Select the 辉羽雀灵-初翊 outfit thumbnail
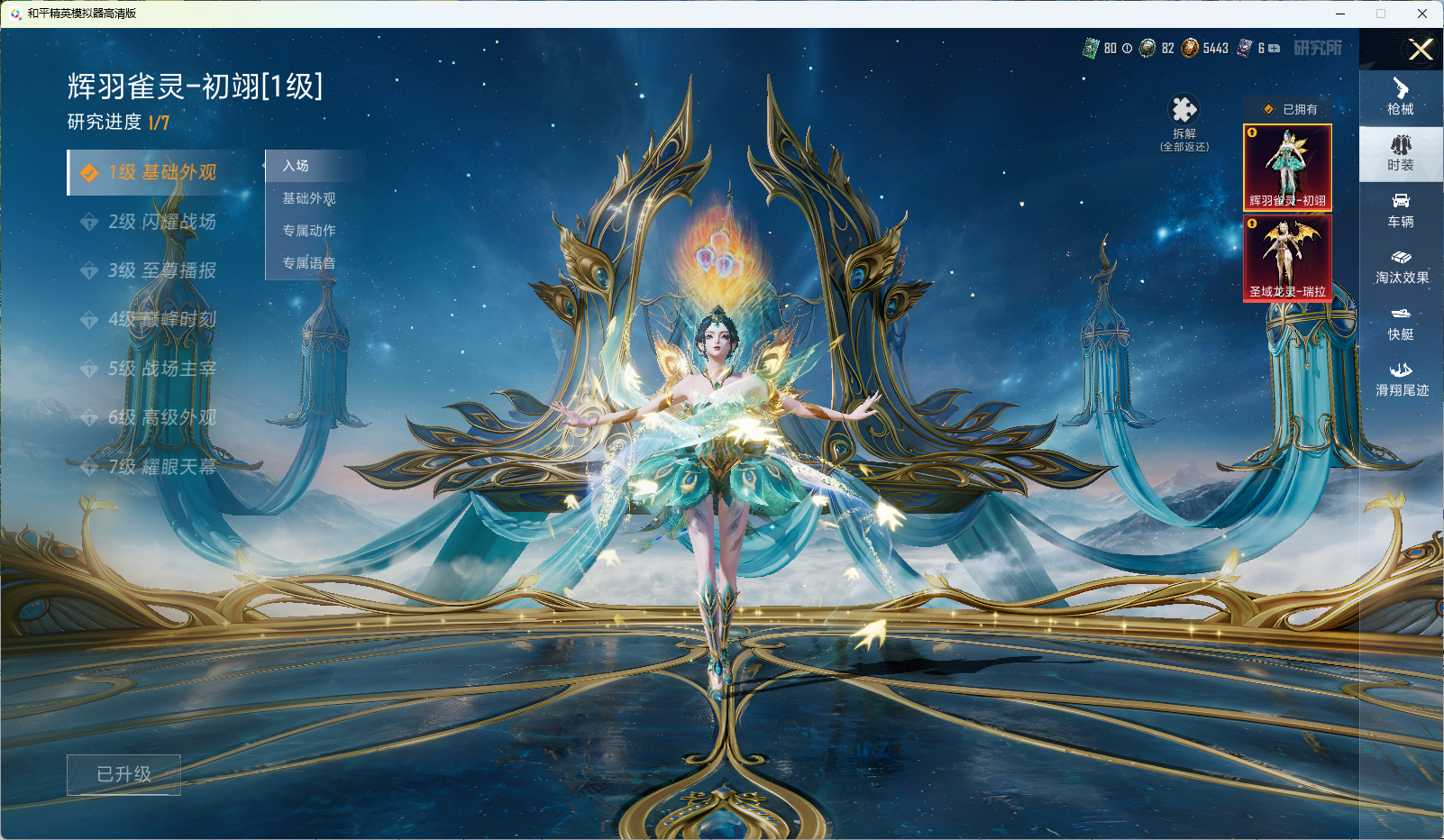 coord(1287,168)
